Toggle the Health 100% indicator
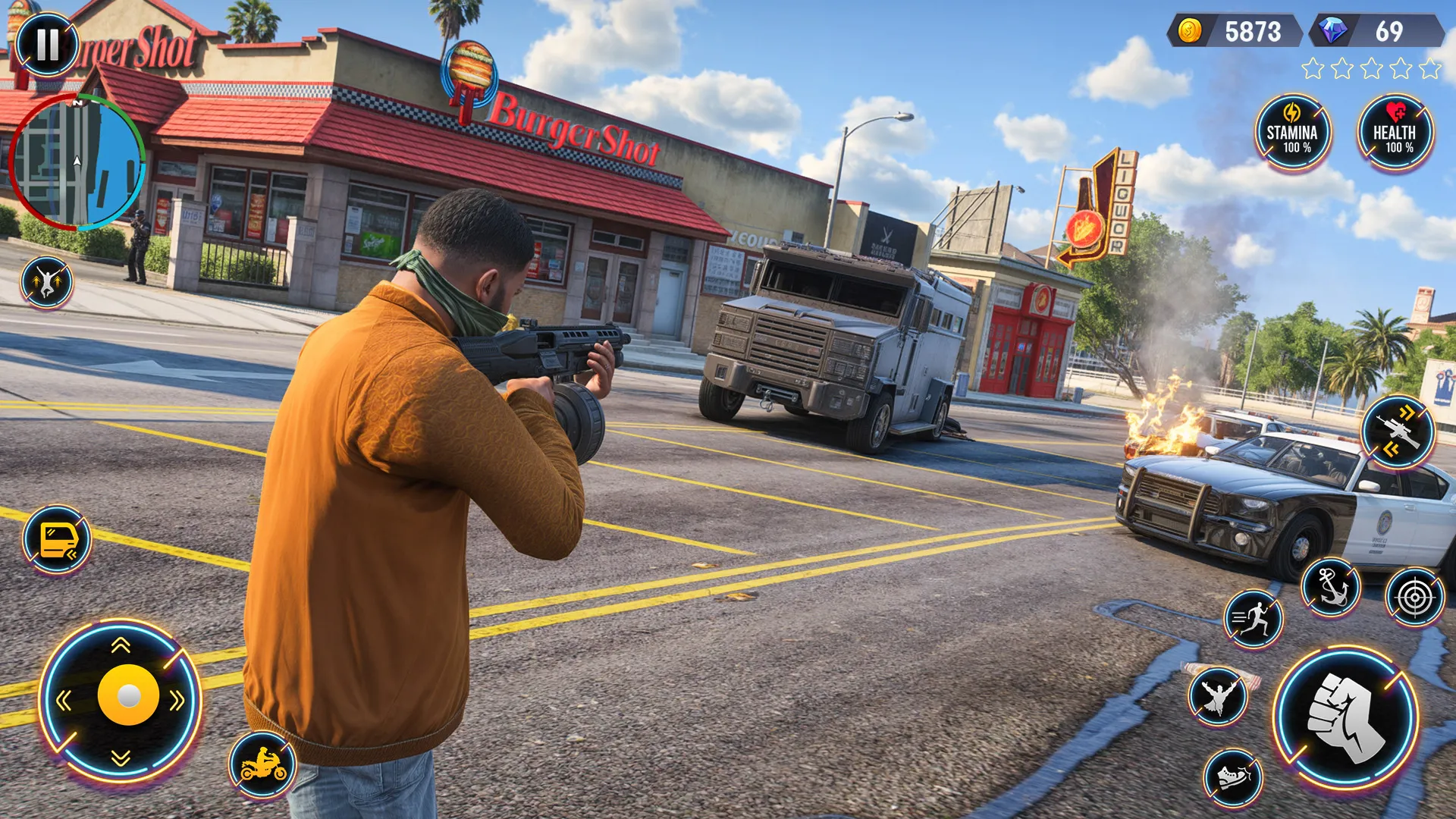 [x=1398, y=133]
